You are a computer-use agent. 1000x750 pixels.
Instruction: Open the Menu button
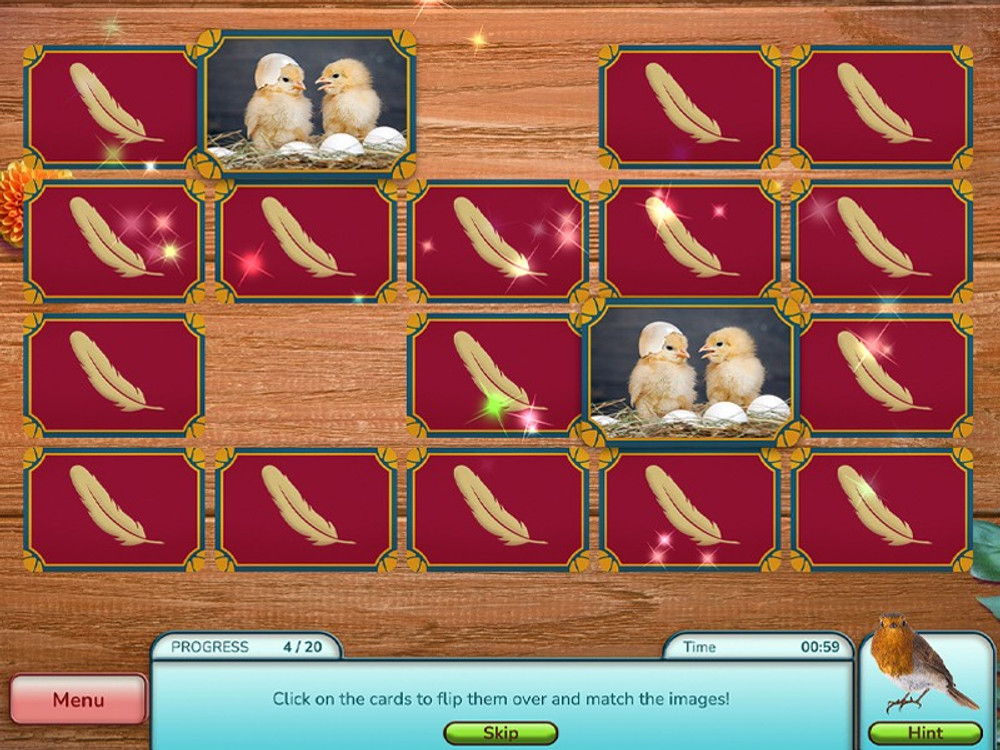[x=78, y=700]
